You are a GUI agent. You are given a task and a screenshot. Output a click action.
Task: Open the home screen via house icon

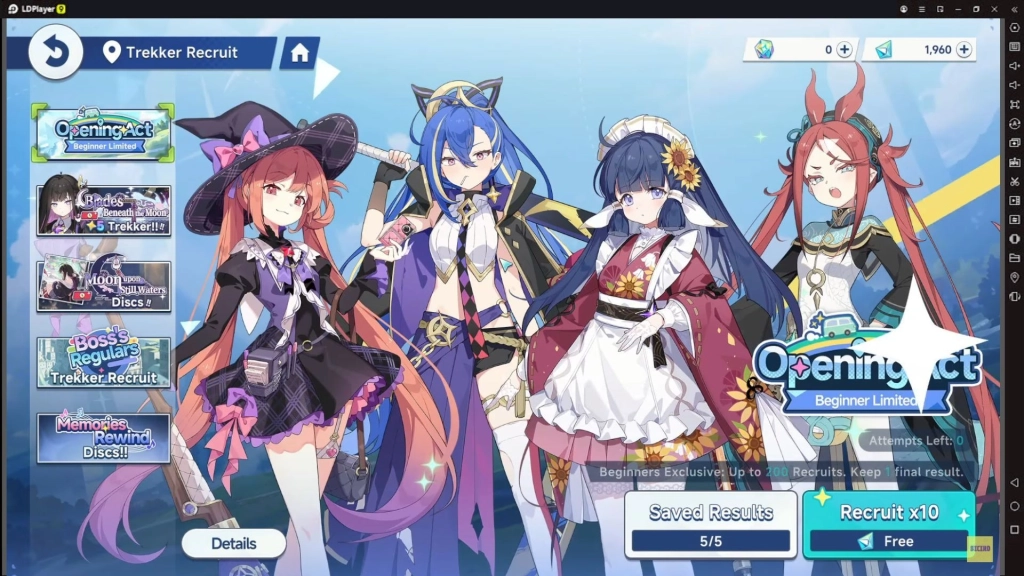(x=300, y=53)
